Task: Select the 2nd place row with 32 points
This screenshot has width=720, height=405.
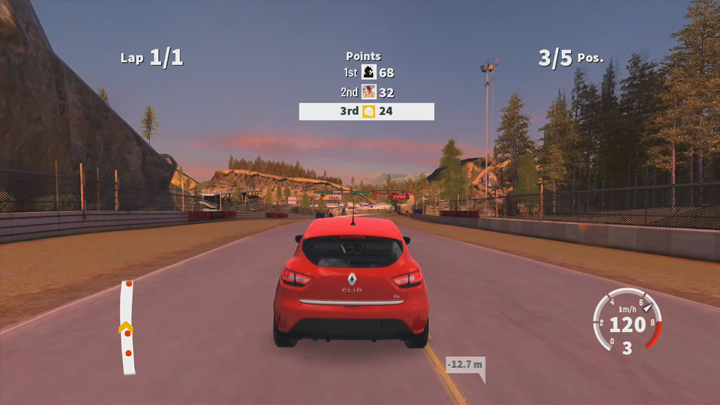Action: pos(367,92)
